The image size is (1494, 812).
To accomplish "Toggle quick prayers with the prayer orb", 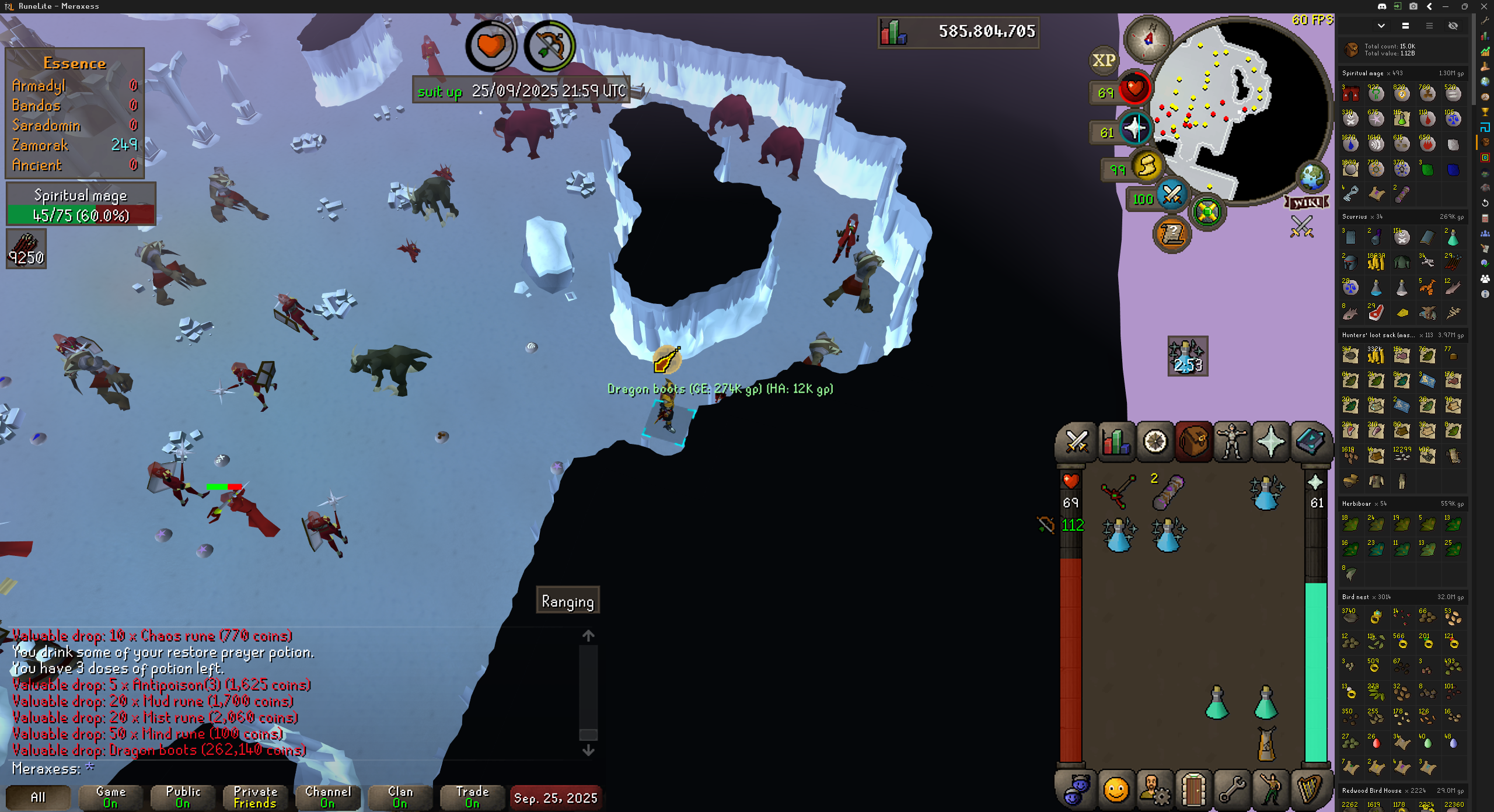I will coord(1135,129).
